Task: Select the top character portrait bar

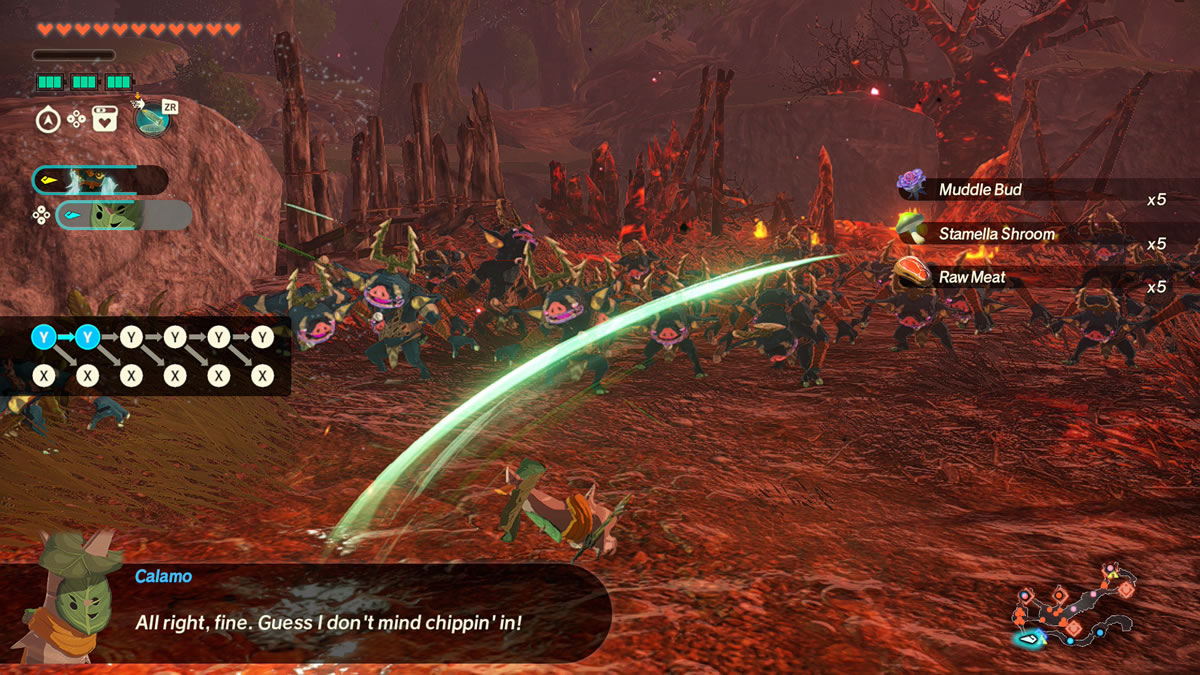Action: click(x=100, y=180)
